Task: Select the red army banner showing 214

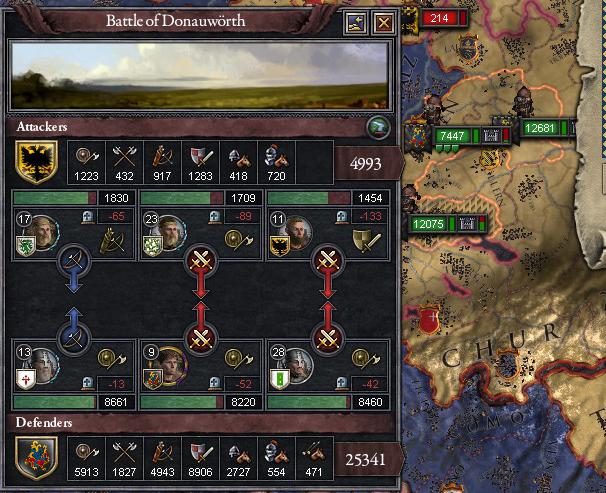Action: point(438,18)
